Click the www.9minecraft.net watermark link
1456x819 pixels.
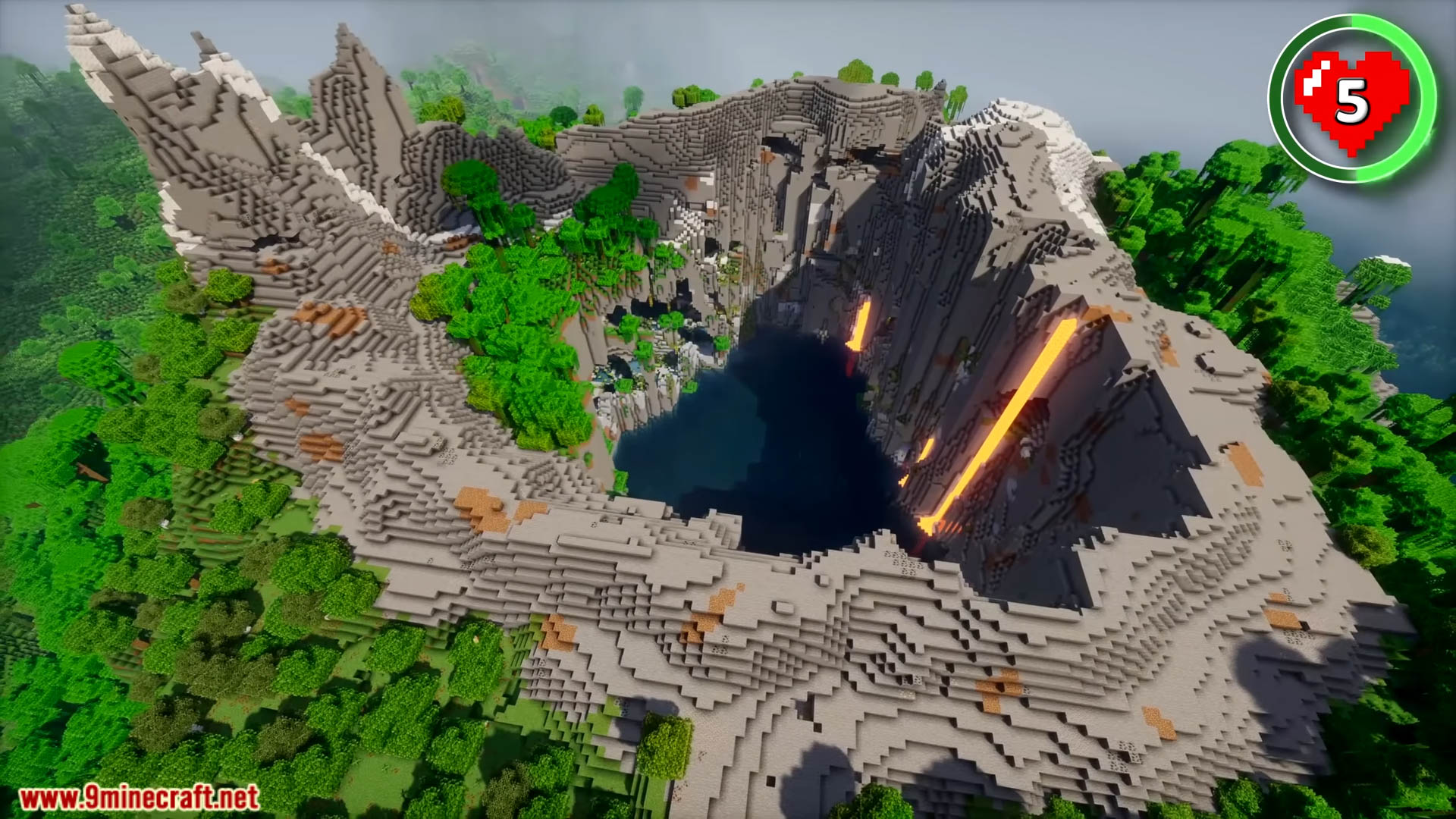pos(139,798)
